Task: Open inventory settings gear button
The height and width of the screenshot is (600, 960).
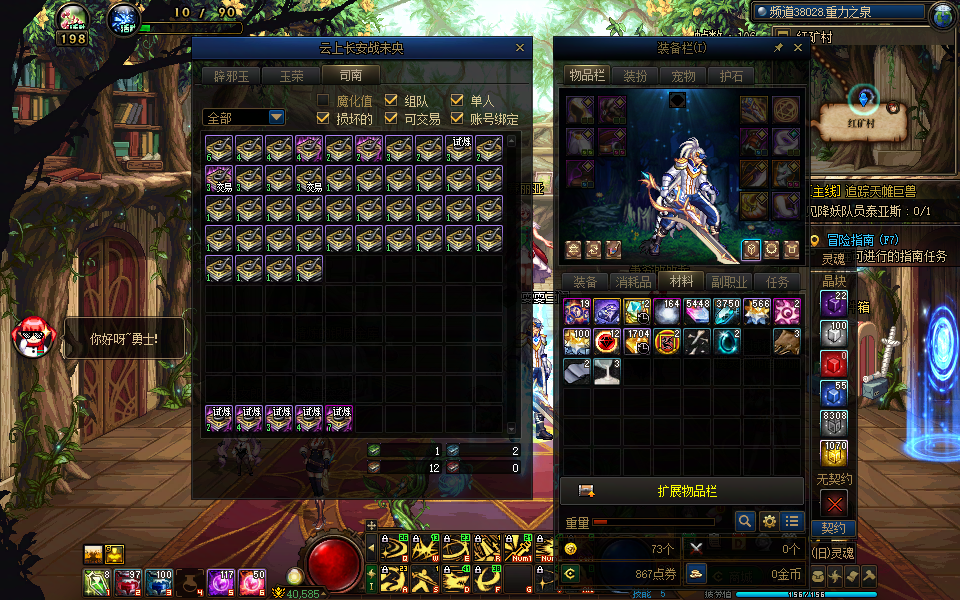Action: [x=769, y=521]
